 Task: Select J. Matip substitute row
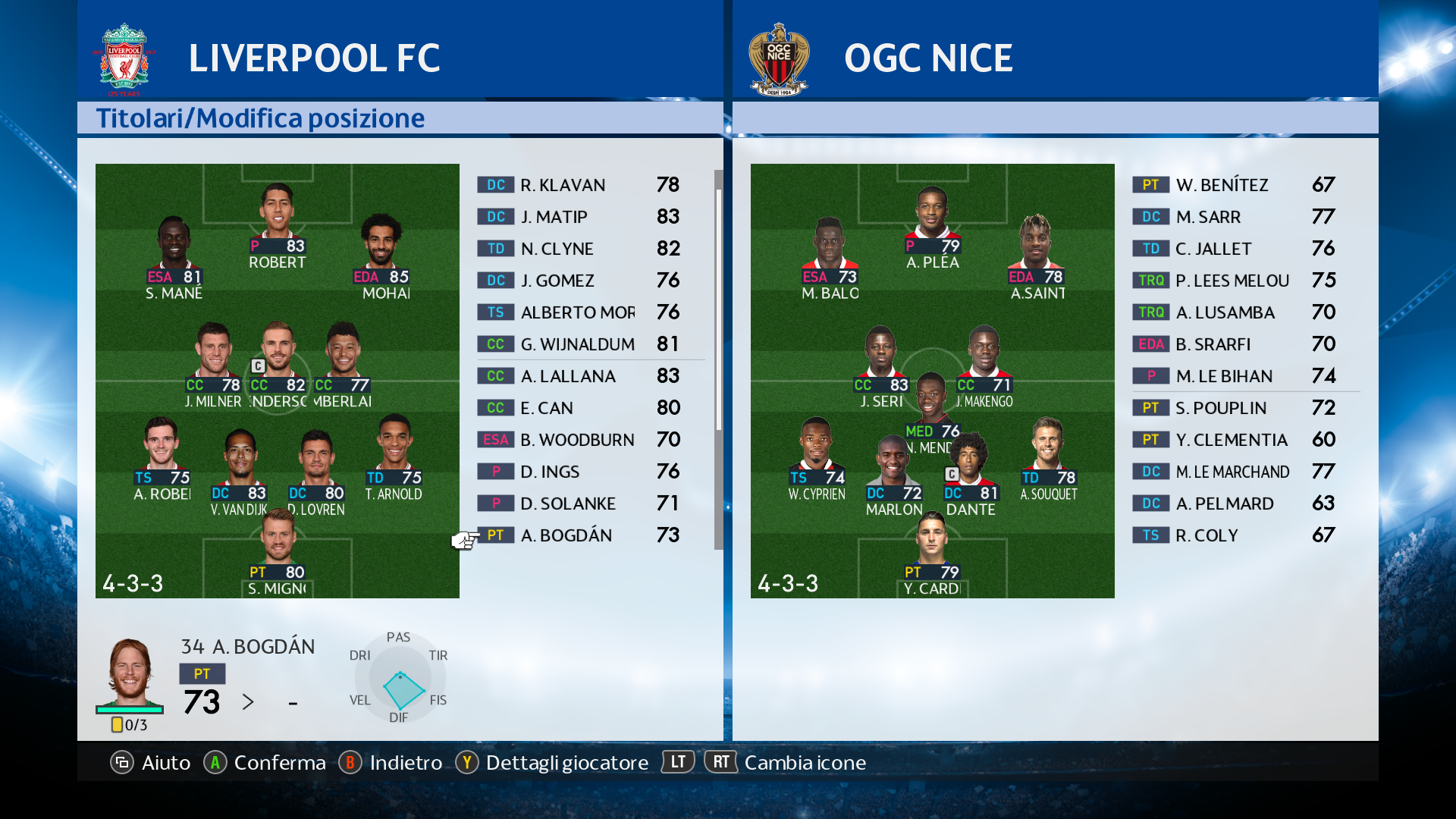pos(580,217)
